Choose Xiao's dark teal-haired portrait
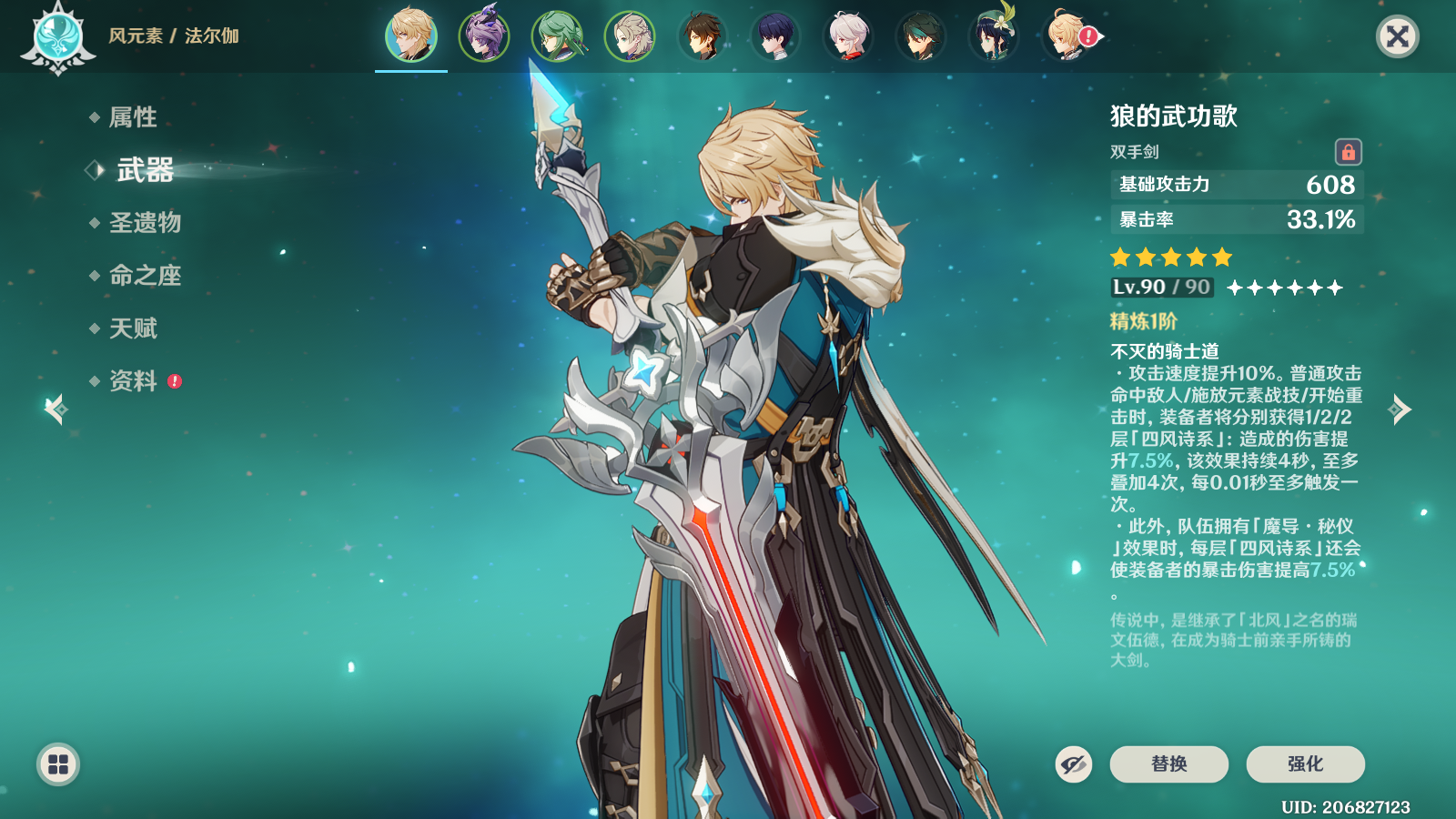This screenshot has height=819, width=1456. (x=921, y=36)
